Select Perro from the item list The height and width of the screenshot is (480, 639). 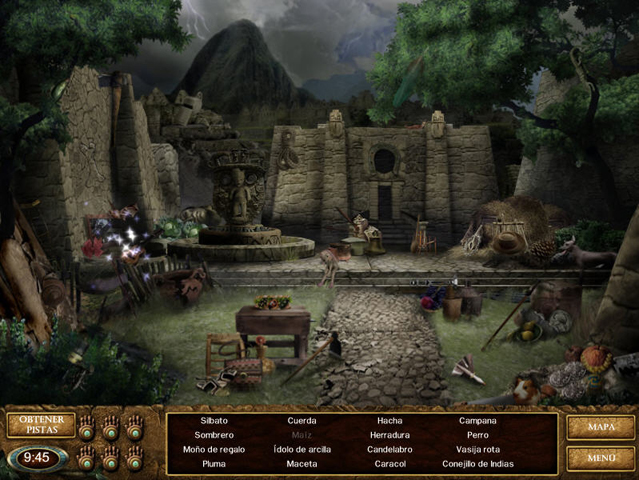477,435
